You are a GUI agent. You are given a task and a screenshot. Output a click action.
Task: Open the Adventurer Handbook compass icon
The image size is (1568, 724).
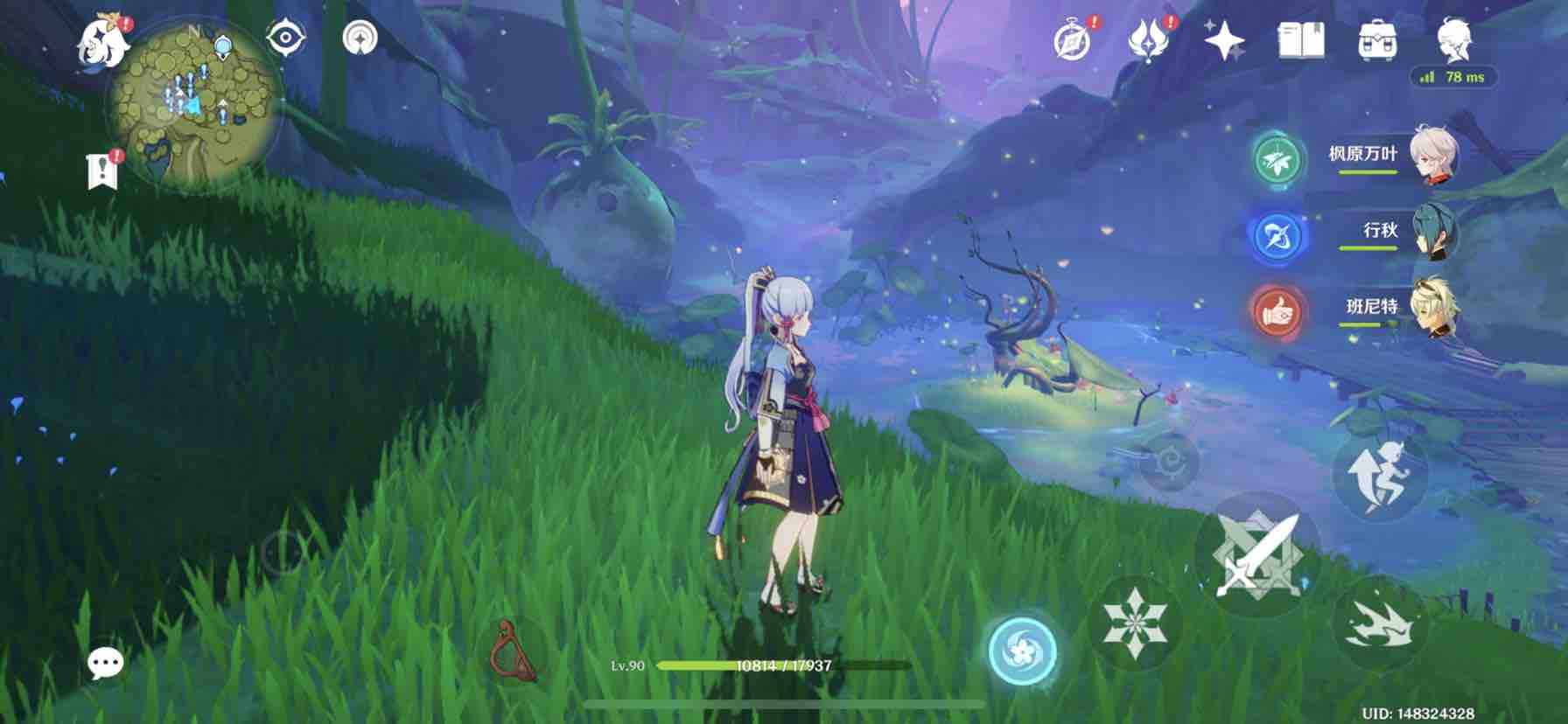1073,41
